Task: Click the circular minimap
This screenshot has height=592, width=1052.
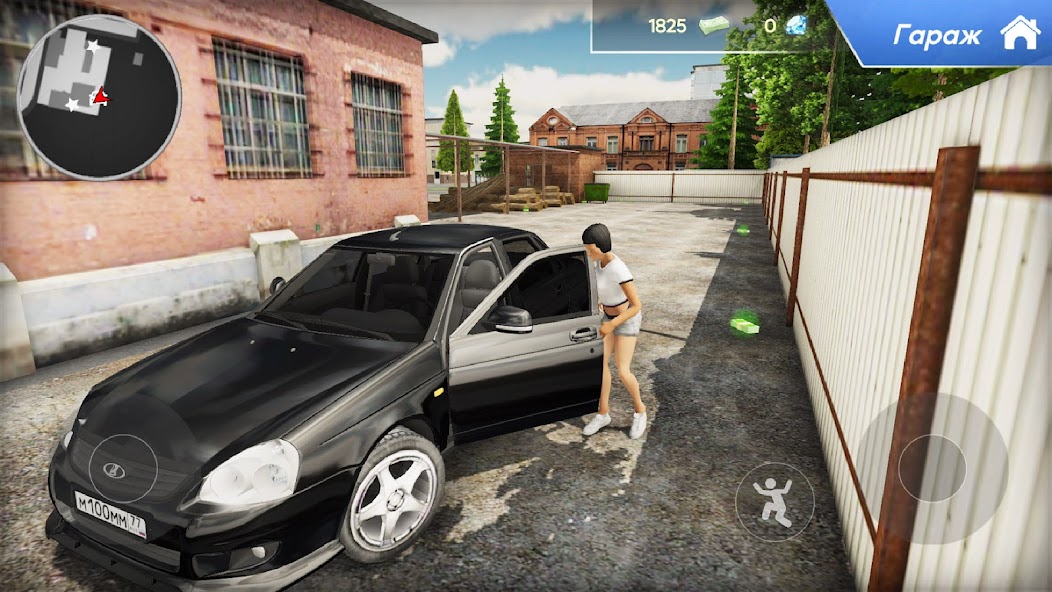Action: pos(99,97)
